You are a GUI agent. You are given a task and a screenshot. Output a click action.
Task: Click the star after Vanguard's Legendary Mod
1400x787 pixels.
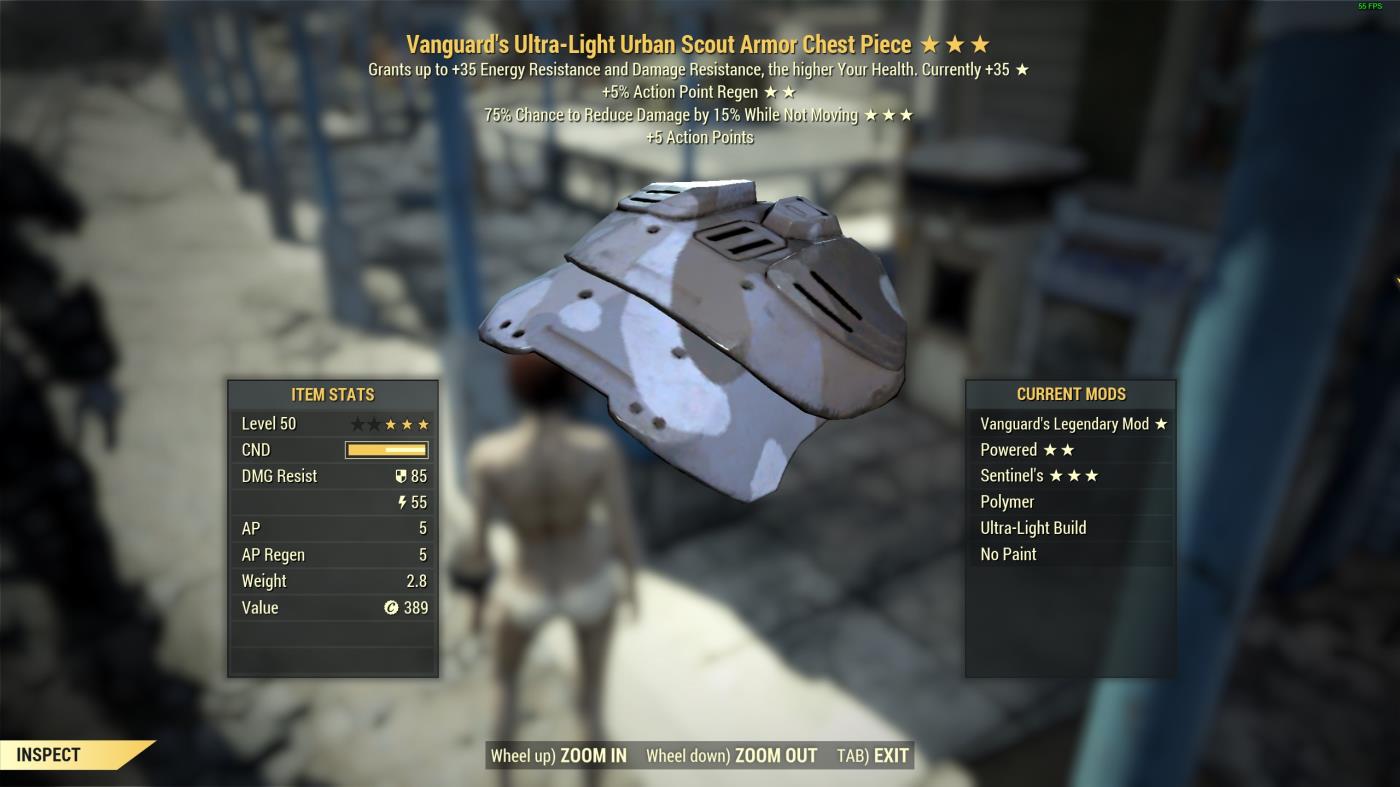pyautogui.click(x=1160, y=423)
